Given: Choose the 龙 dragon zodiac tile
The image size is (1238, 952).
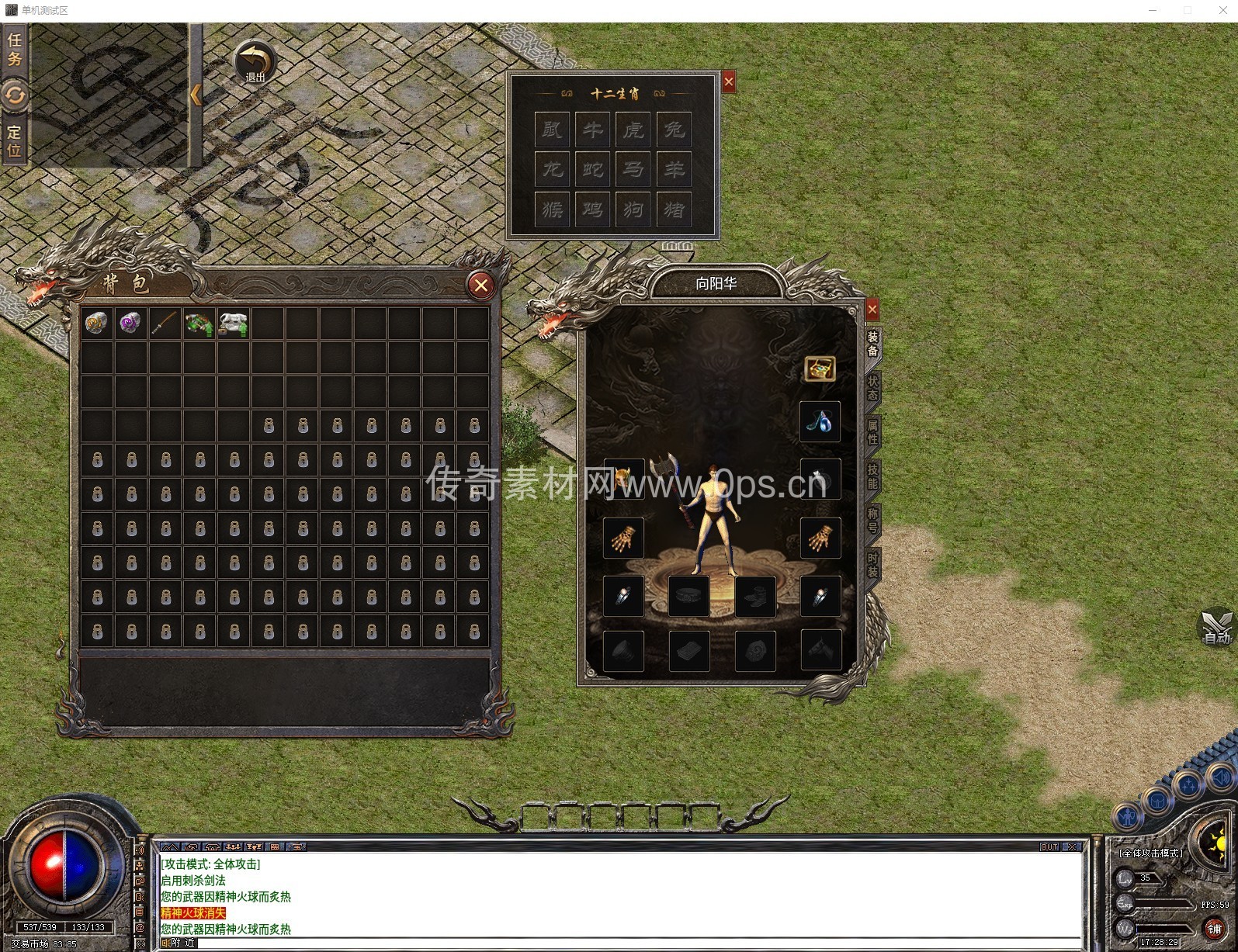Looking at the screenshot, I should 553,169.
